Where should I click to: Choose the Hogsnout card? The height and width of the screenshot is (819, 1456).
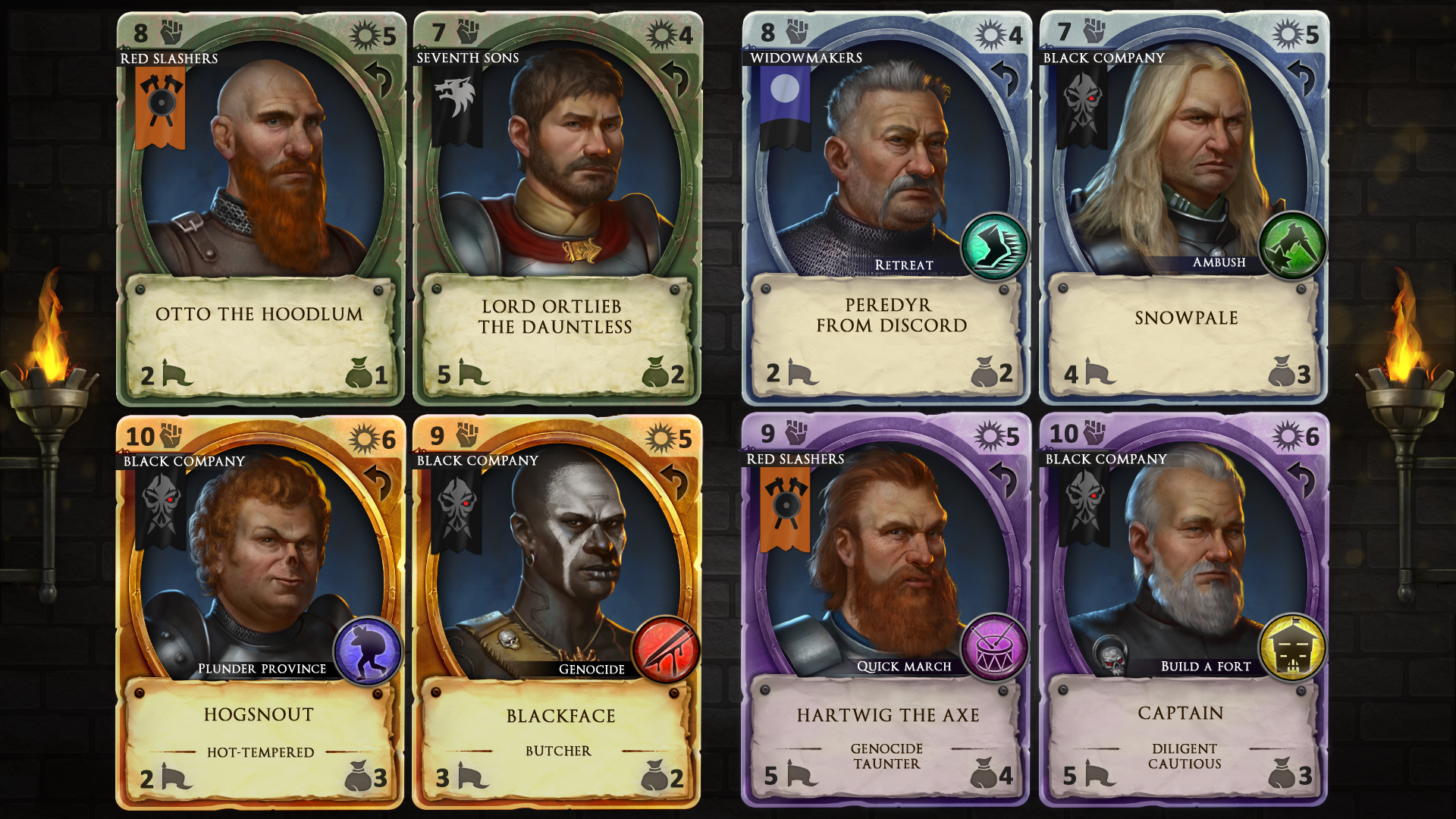click(259, 610)
